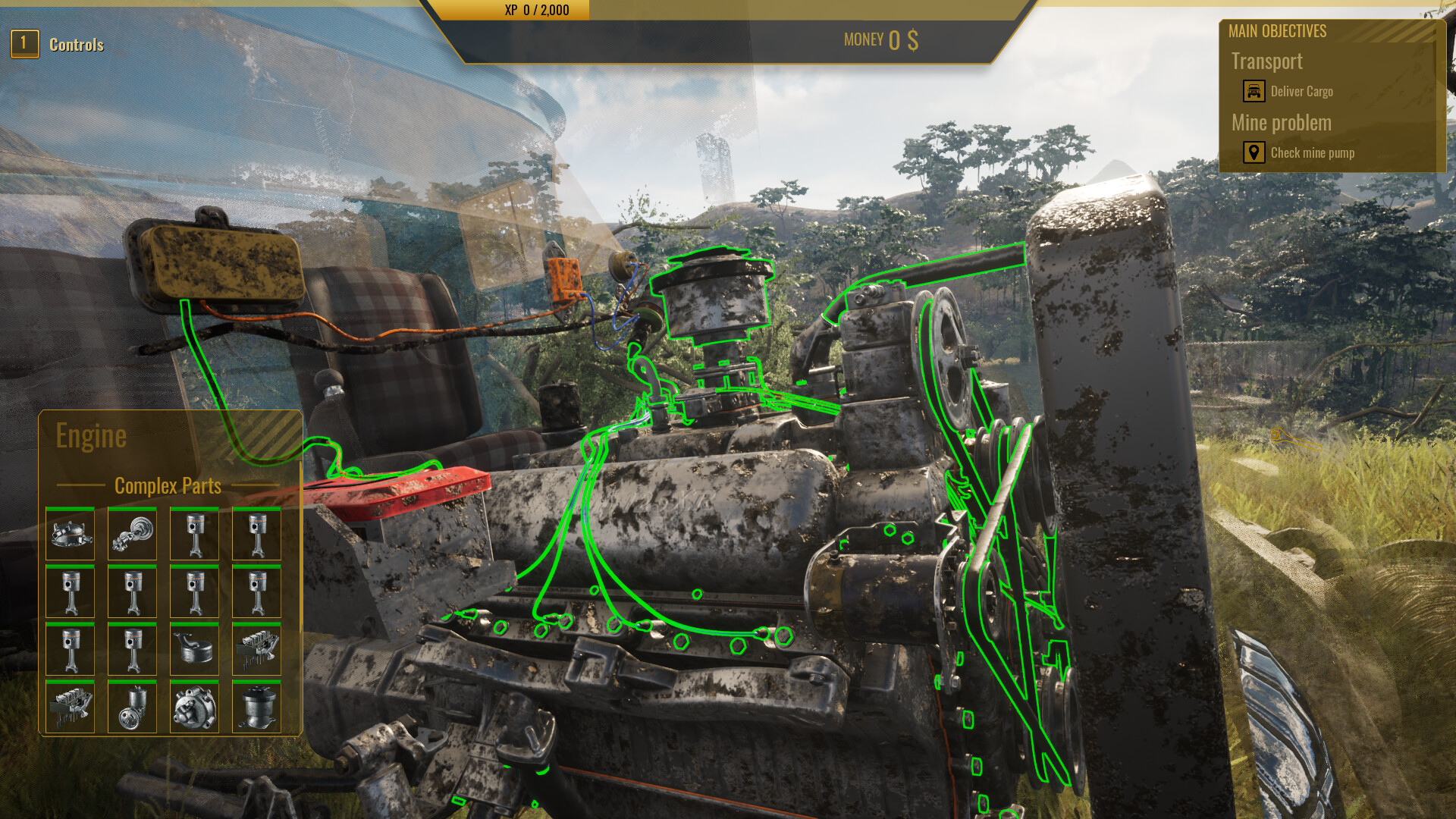Select the first piston icon under Complex Parts

194,533
